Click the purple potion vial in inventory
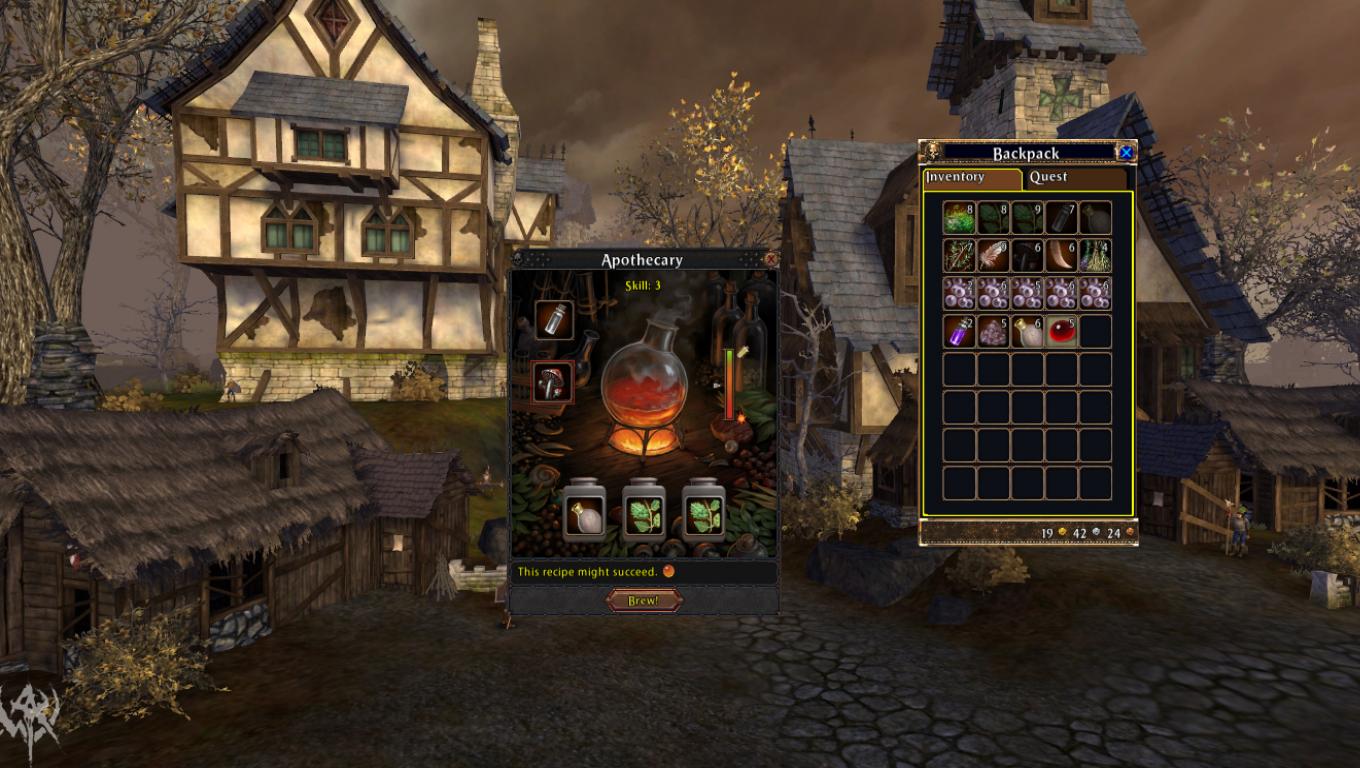Viewport: 1360px width, 768px height. [x=959, y=331]
